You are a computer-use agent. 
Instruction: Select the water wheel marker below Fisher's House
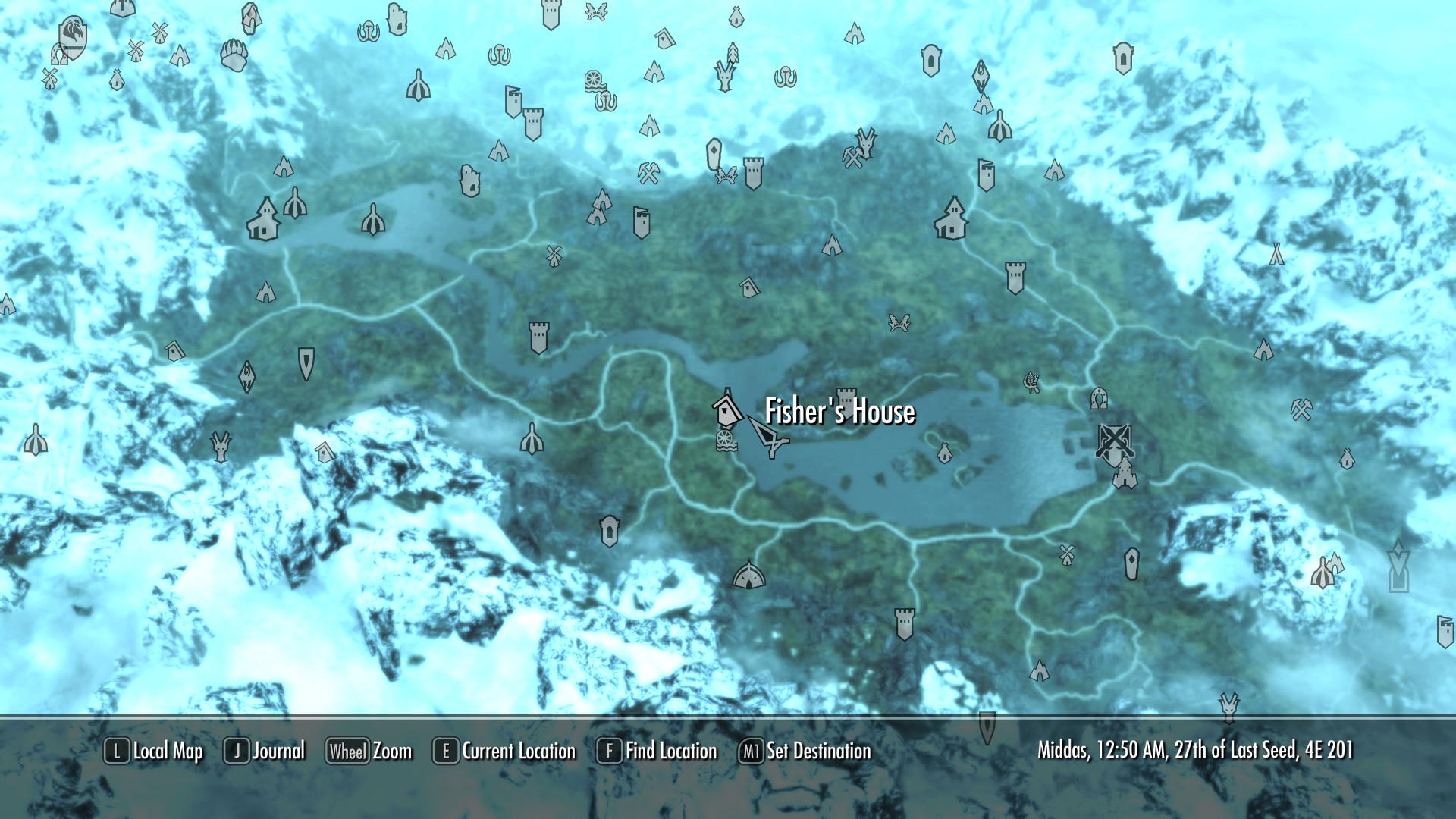tap(726, 441)
